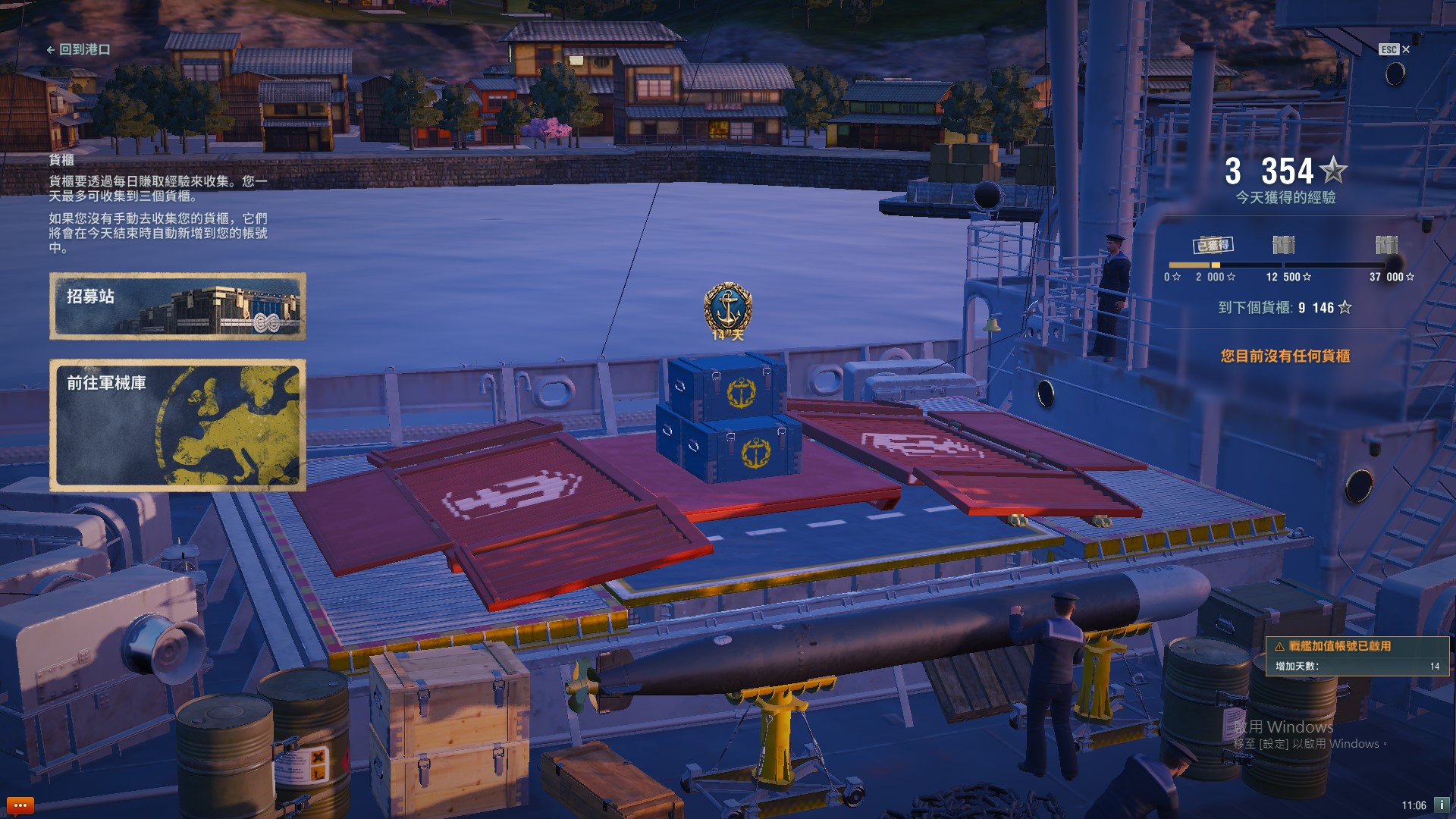
Task: Open the orange chat bubble button
Action: pos(20,805)
